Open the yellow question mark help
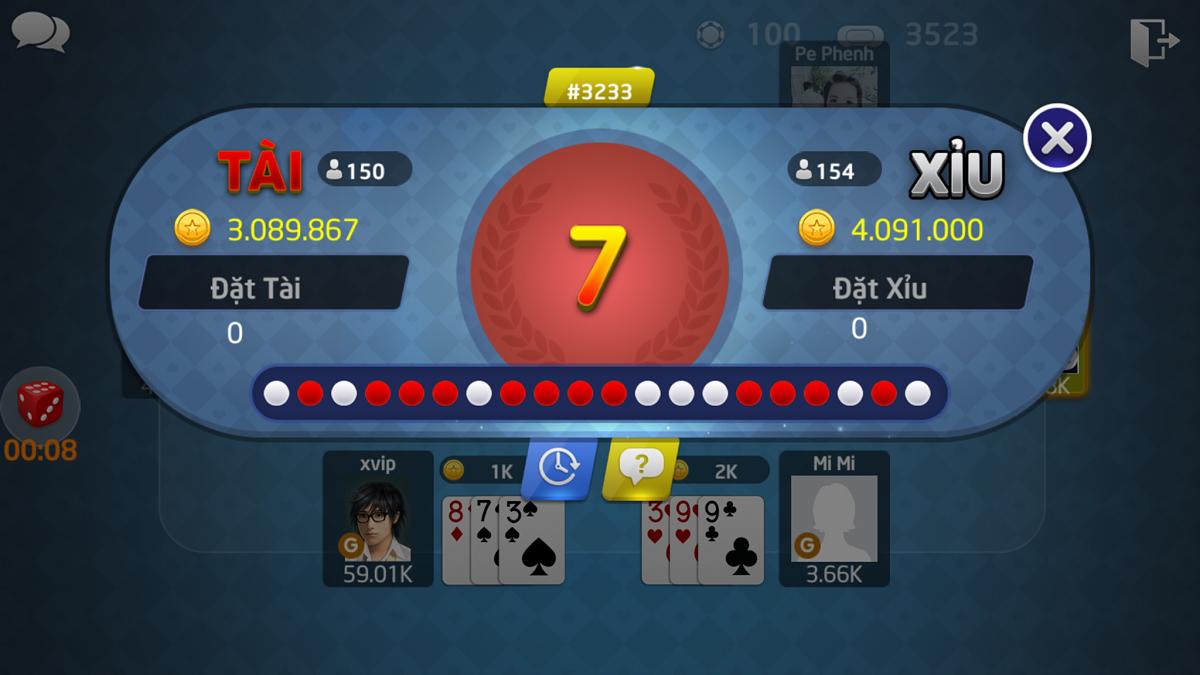 point(640,465)
